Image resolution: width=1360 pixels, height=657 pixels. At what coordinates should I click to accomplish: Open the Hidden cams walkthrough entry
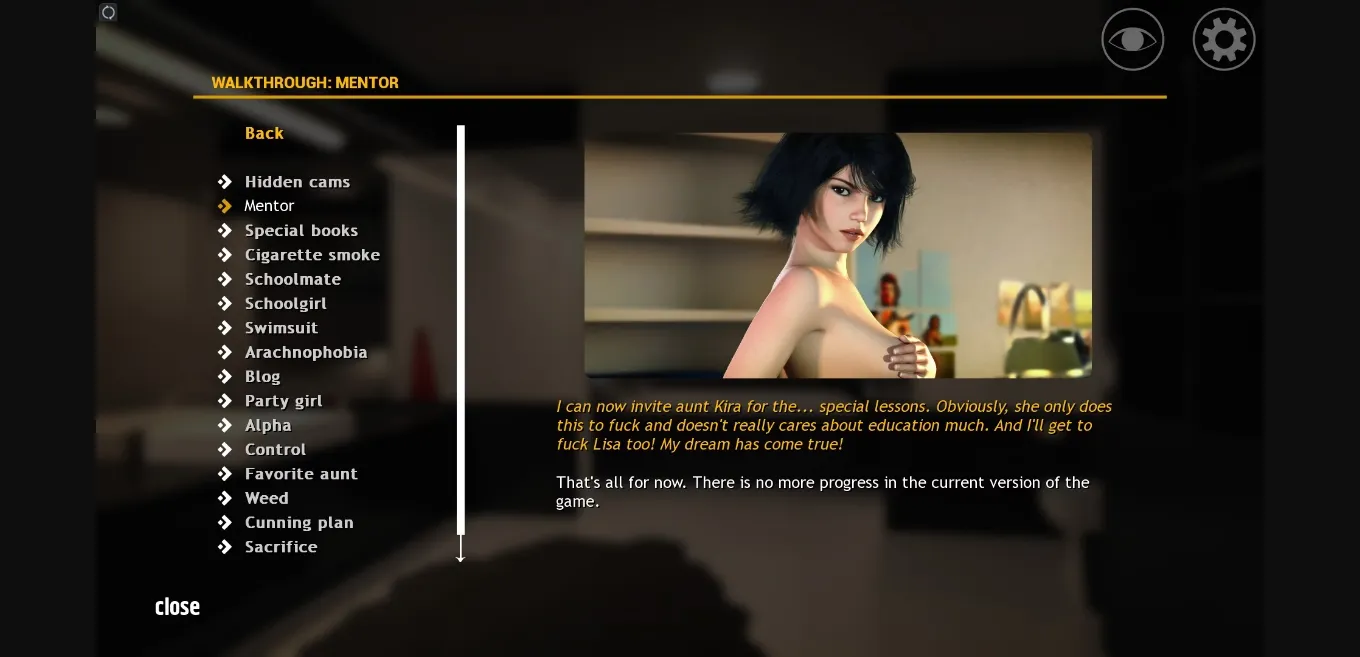point(297,182)
